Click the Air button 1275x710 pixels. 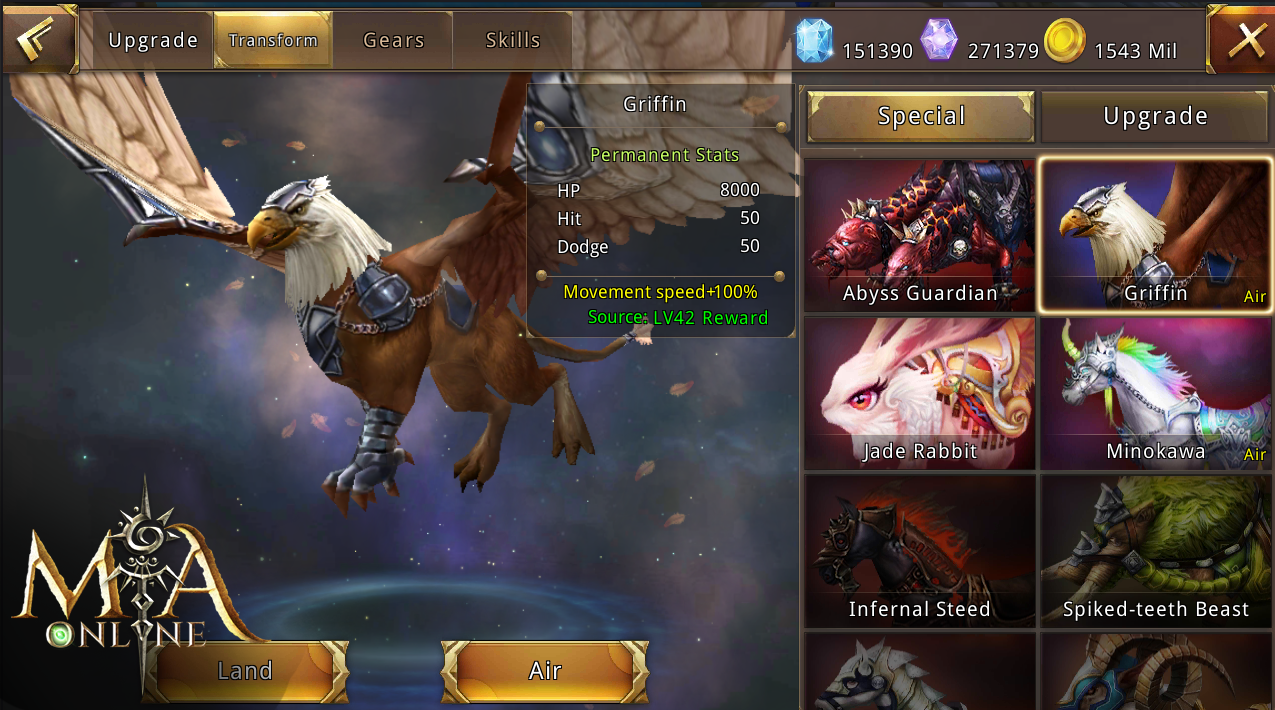click(x=545, y=671)
